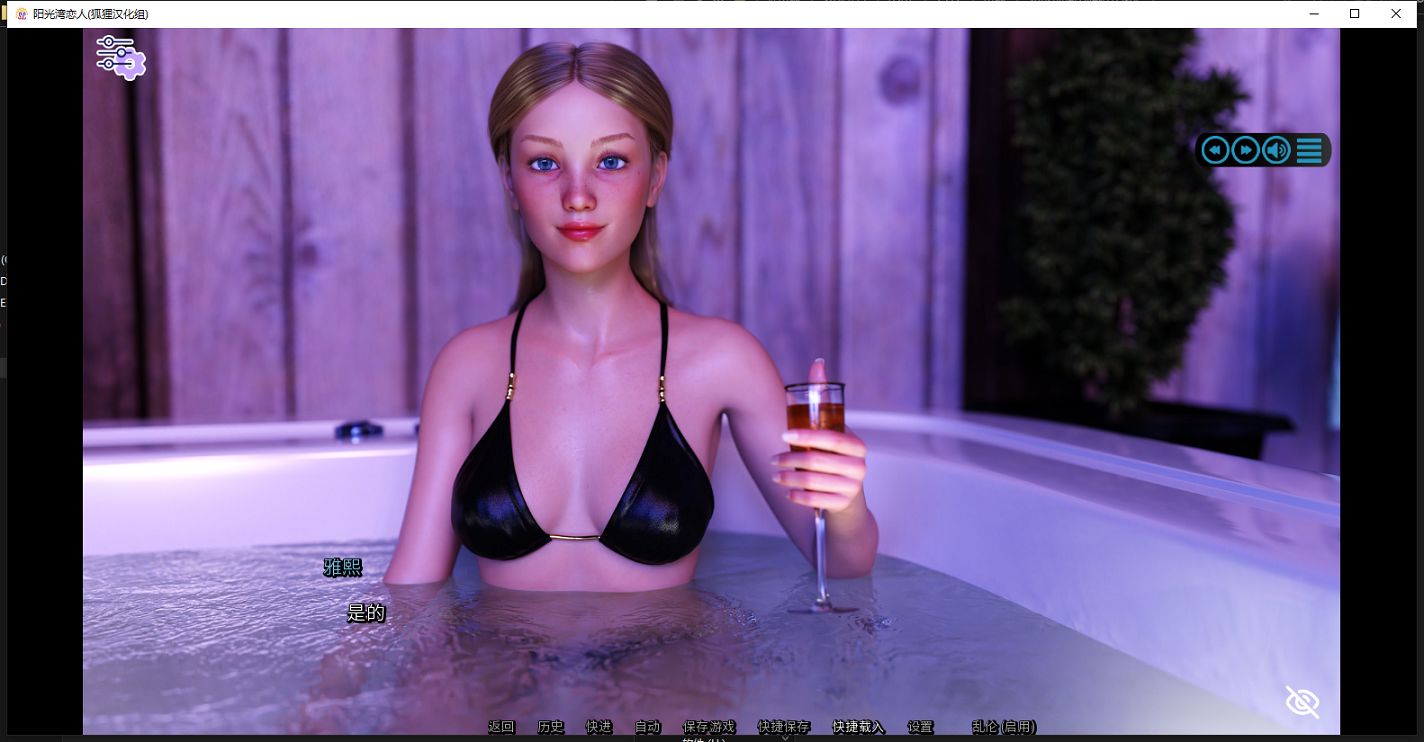Minimize the 阳光湾恋人 game window
Viewport: 1424px width, 742px height.
[1313, 14]
